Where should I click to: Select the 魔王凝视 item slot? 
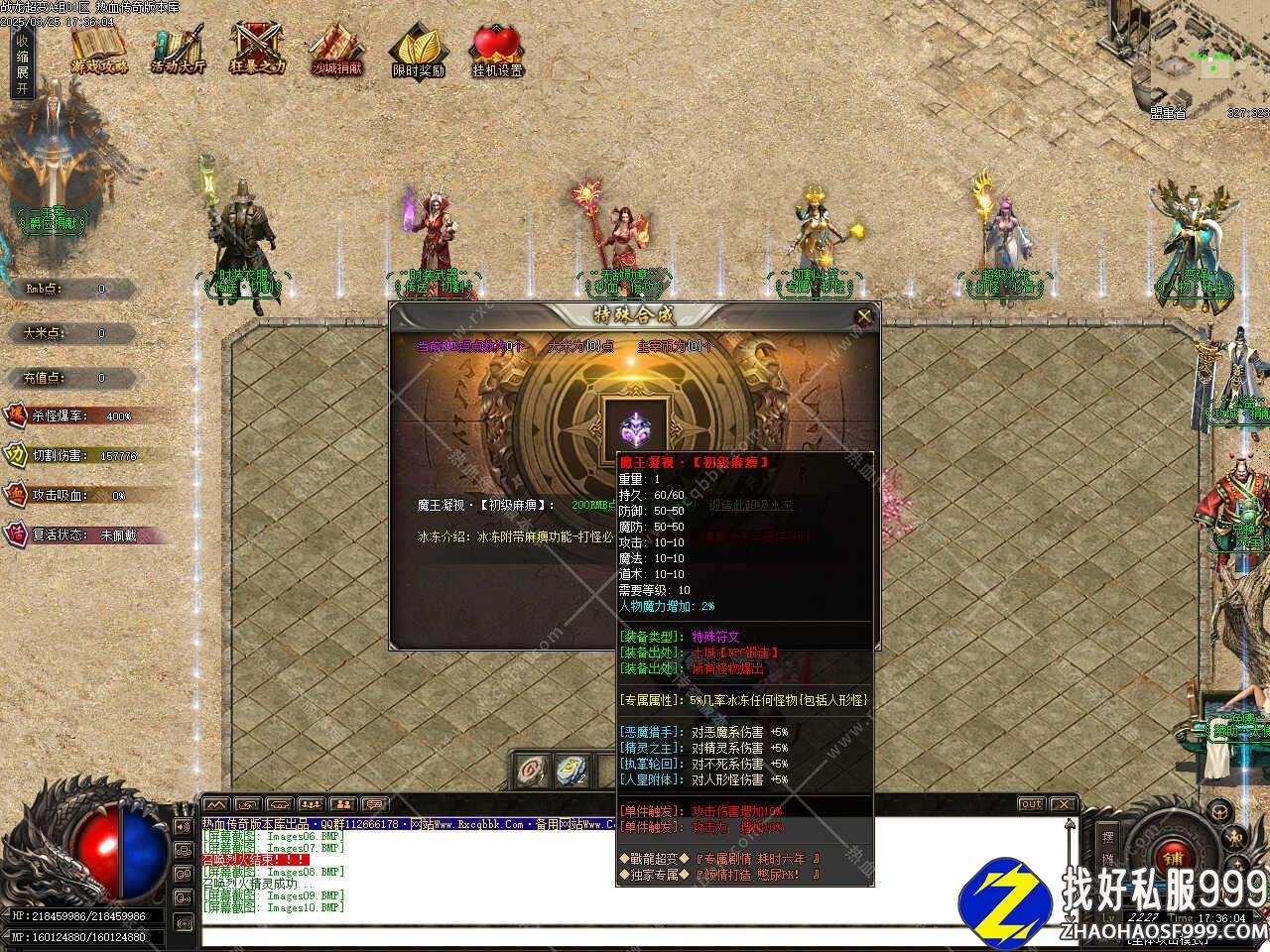coord(635,428)
